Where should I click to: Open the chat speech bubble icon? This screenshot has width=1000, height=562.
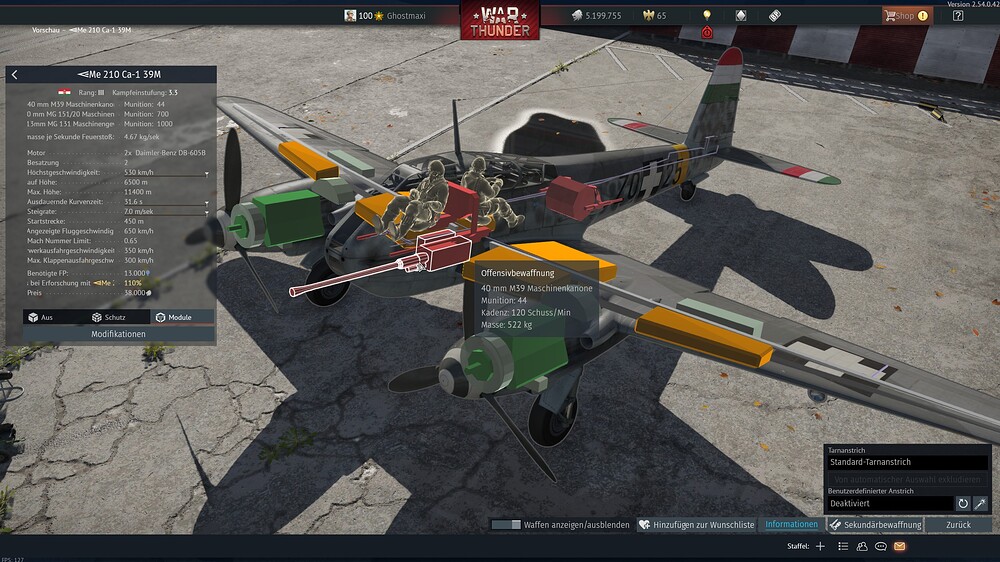(x=881, y=546)
